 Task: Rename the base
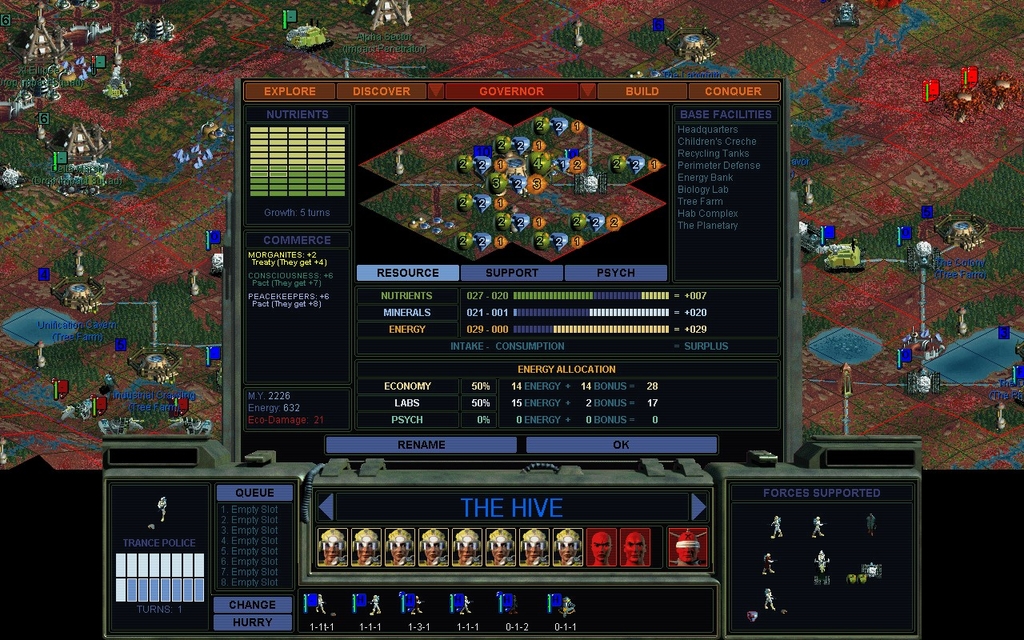tap(422, 445)
